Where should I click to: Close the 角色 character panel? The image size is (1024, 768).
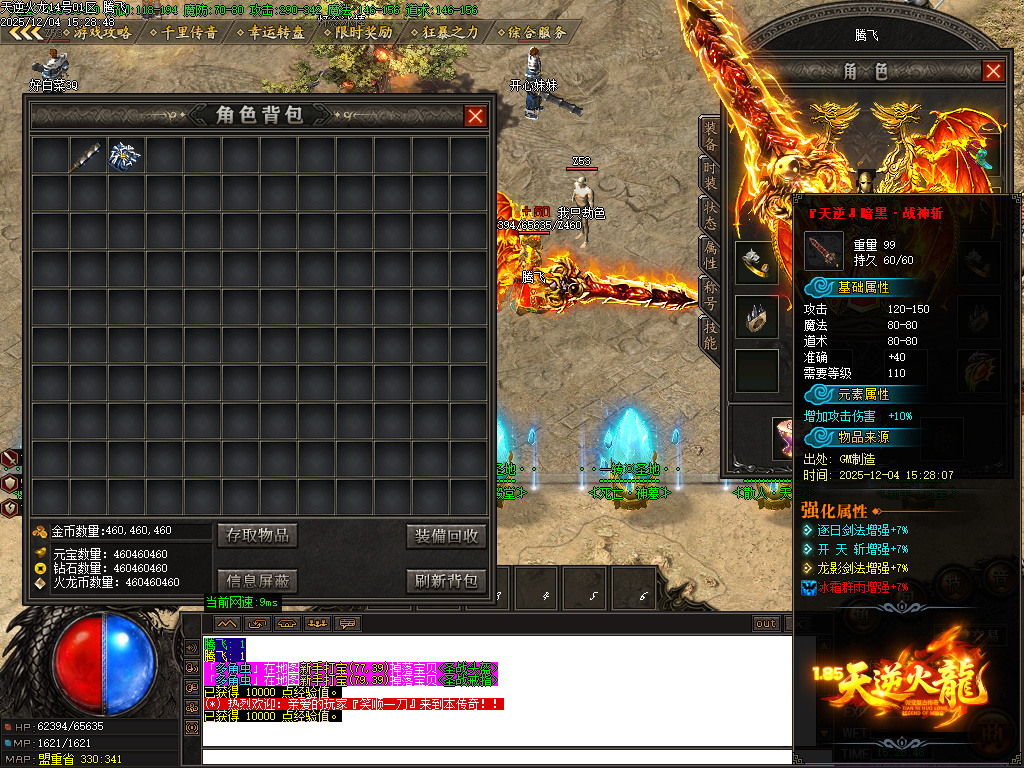click(993, 71)
